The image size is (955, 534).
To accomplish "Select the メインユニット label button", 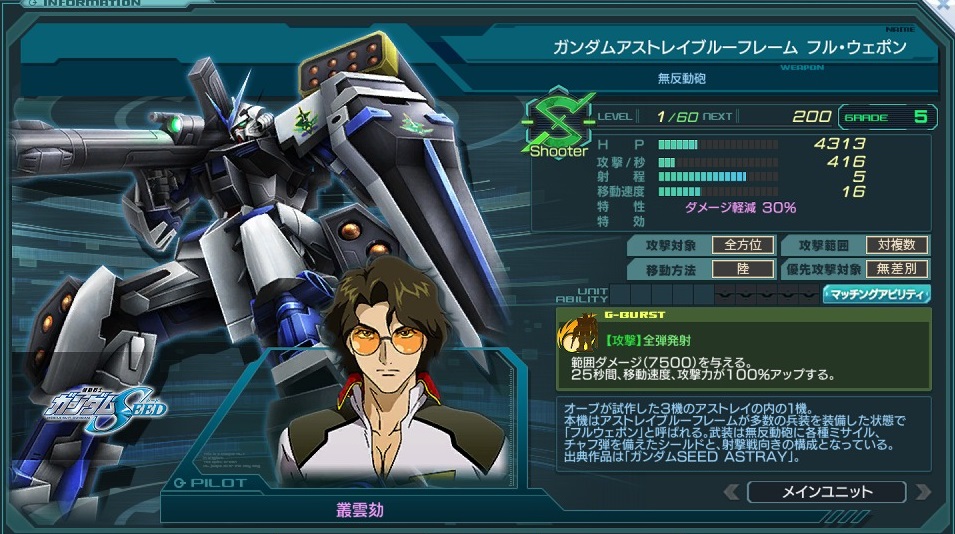I will pyautogui.click(x=825, y=492).
